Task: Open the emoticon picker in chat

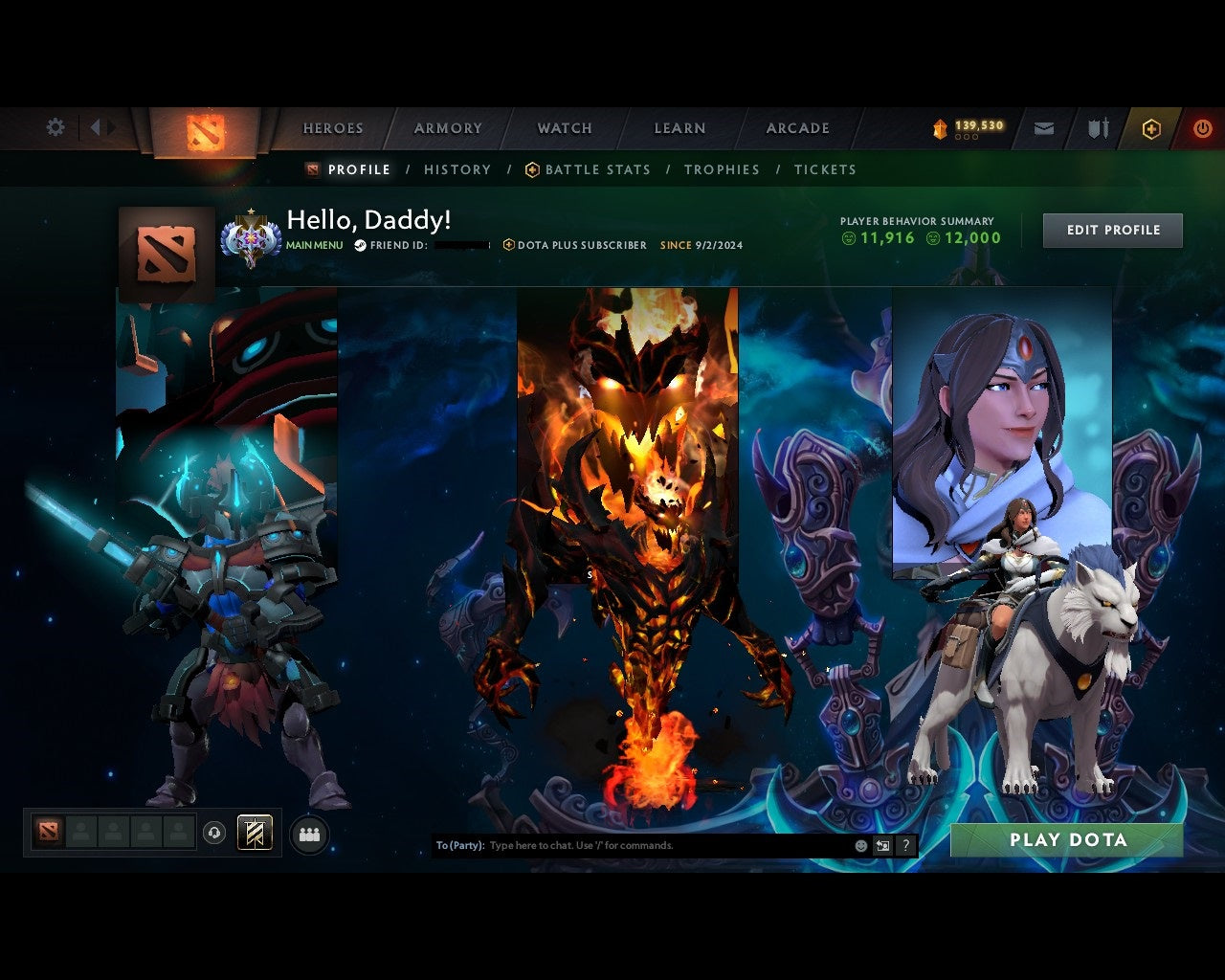Action: coord(859,846)
